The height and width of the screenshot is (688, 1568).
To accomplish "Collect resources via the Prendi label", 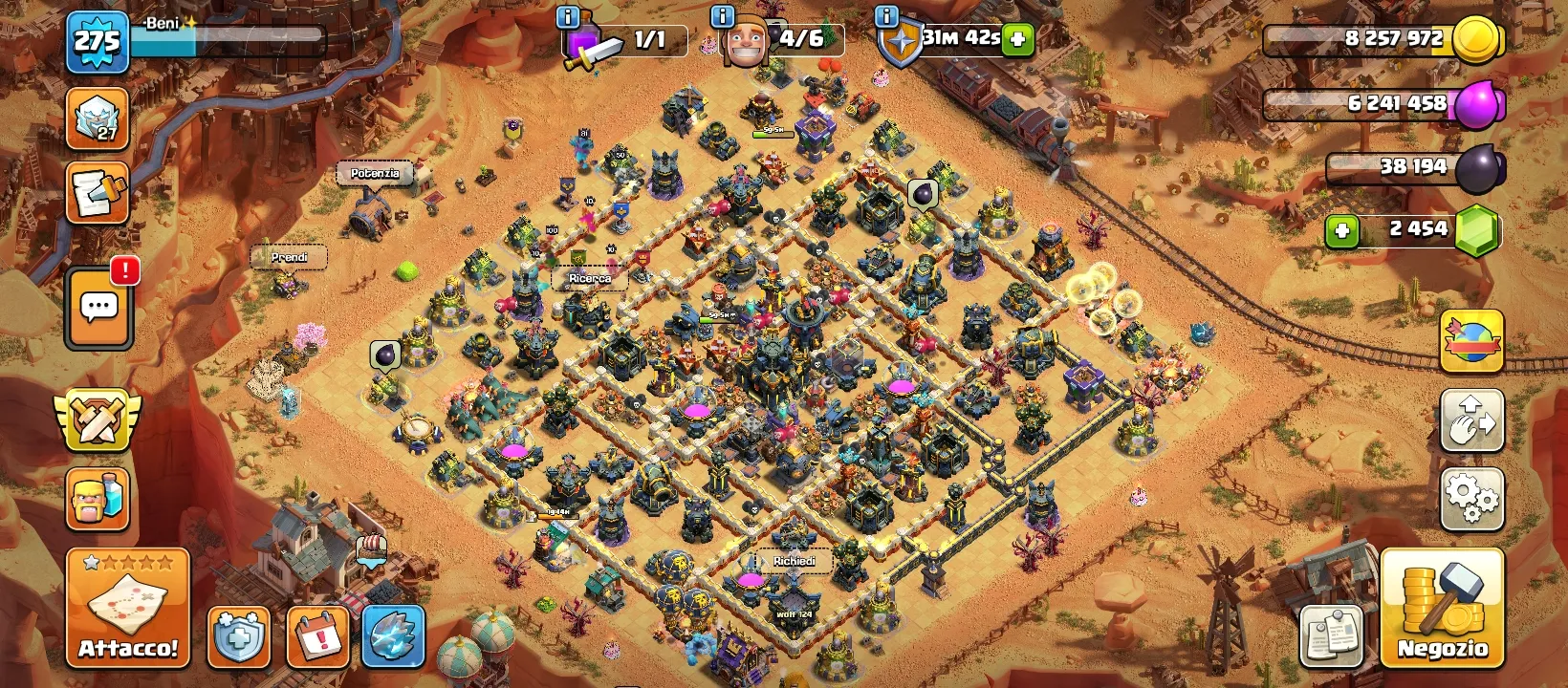I will click(x=290, y=258).
